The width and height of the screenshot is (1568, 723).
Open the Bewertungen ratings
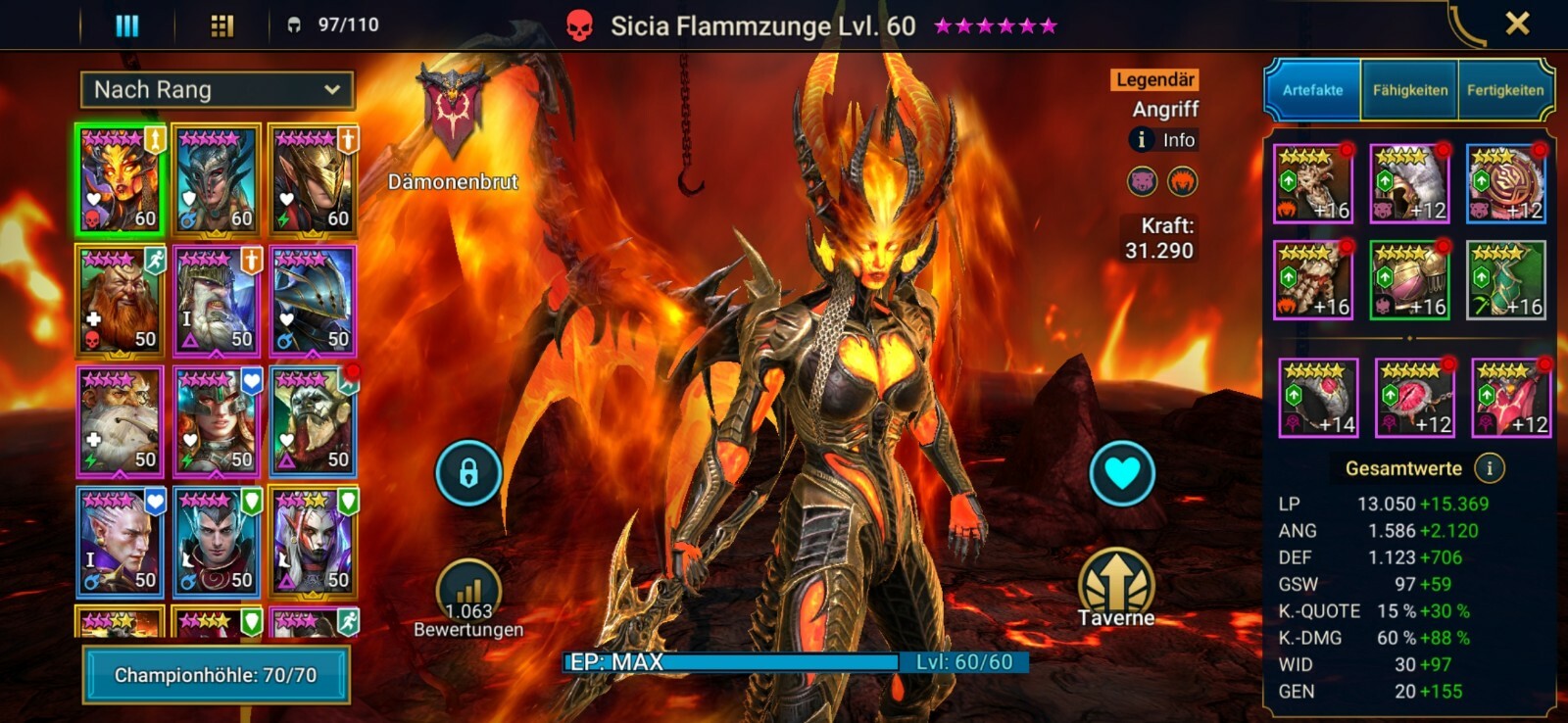(468, 597)
